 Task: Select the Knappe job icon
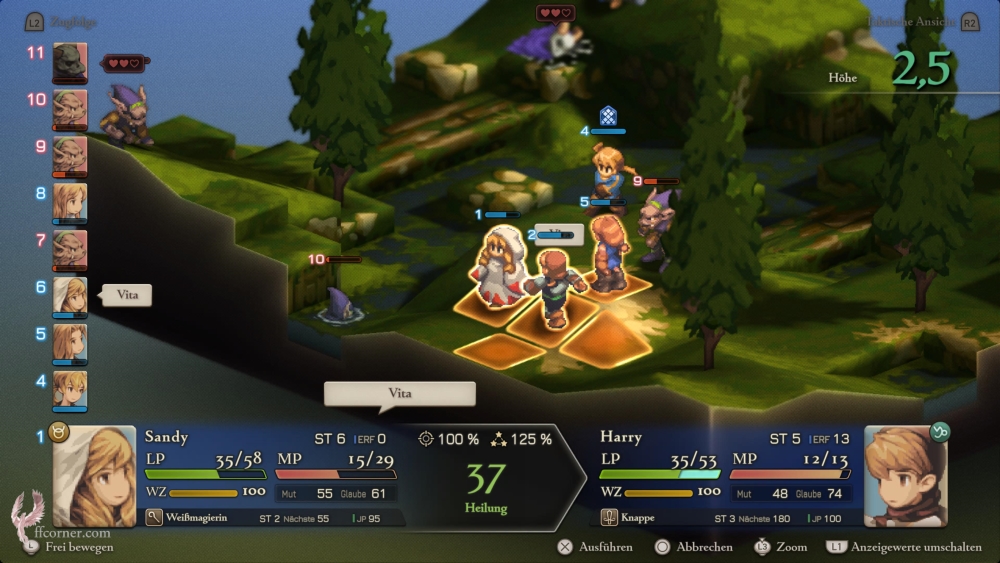(x=610, y=518)
